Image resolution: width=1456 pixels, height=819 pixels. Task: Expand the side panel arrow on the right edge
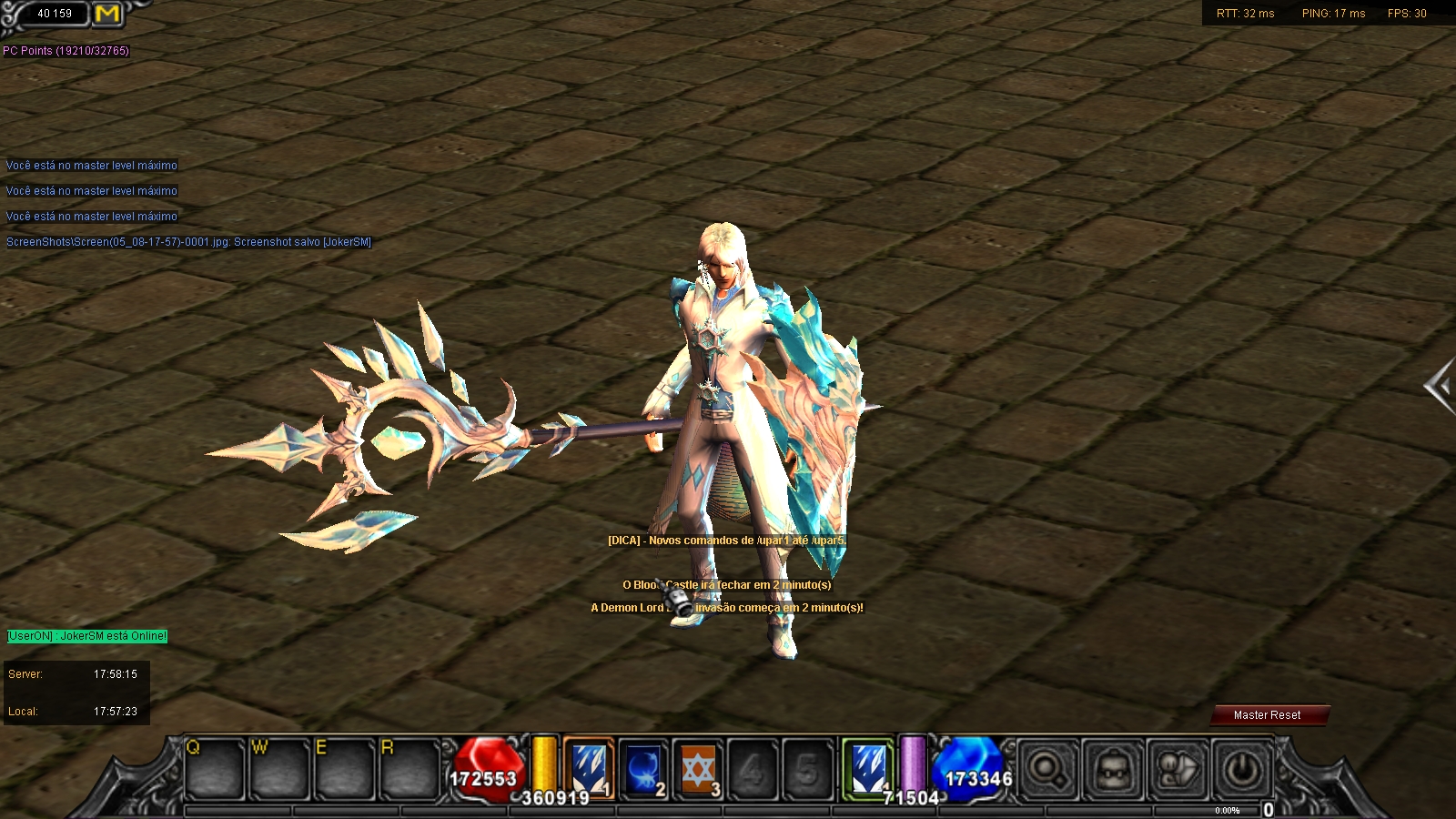(1440, 387)
